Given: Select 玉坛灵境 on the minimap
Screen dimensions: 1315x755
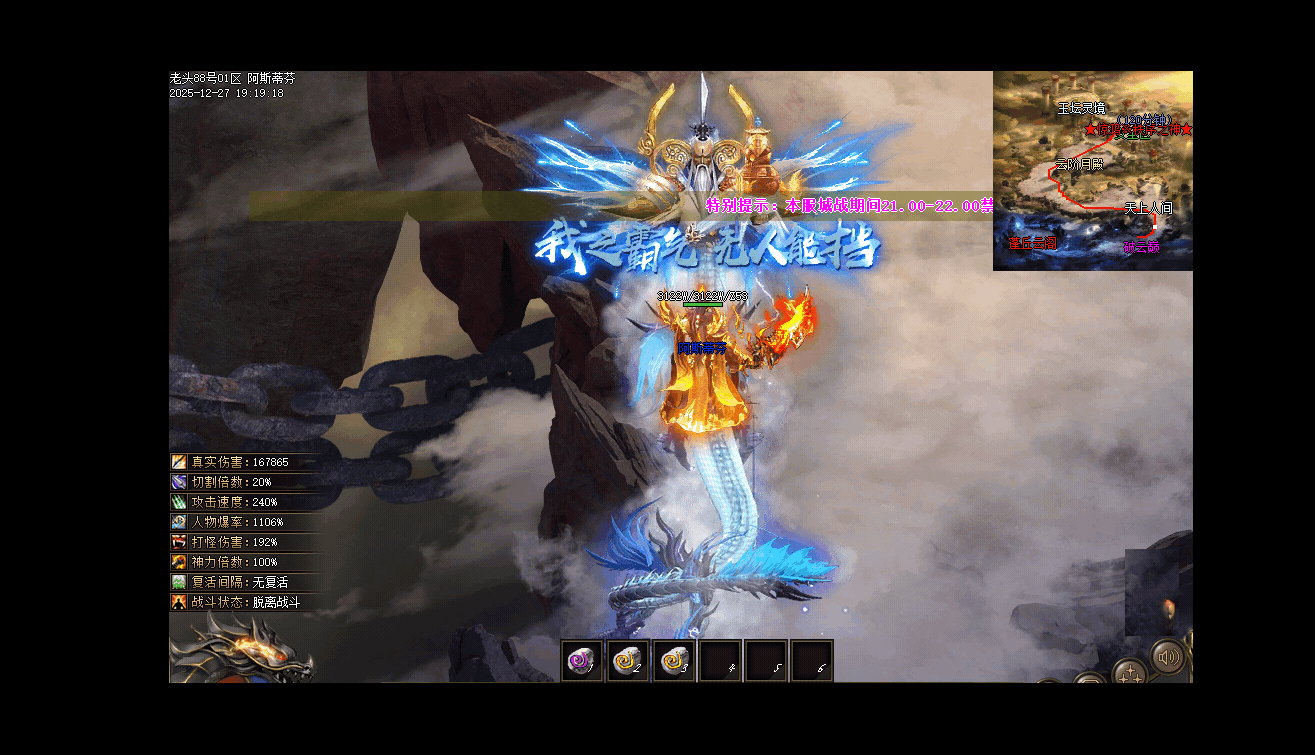Looking at the screenshot, I should click(x=1082, y=107).
